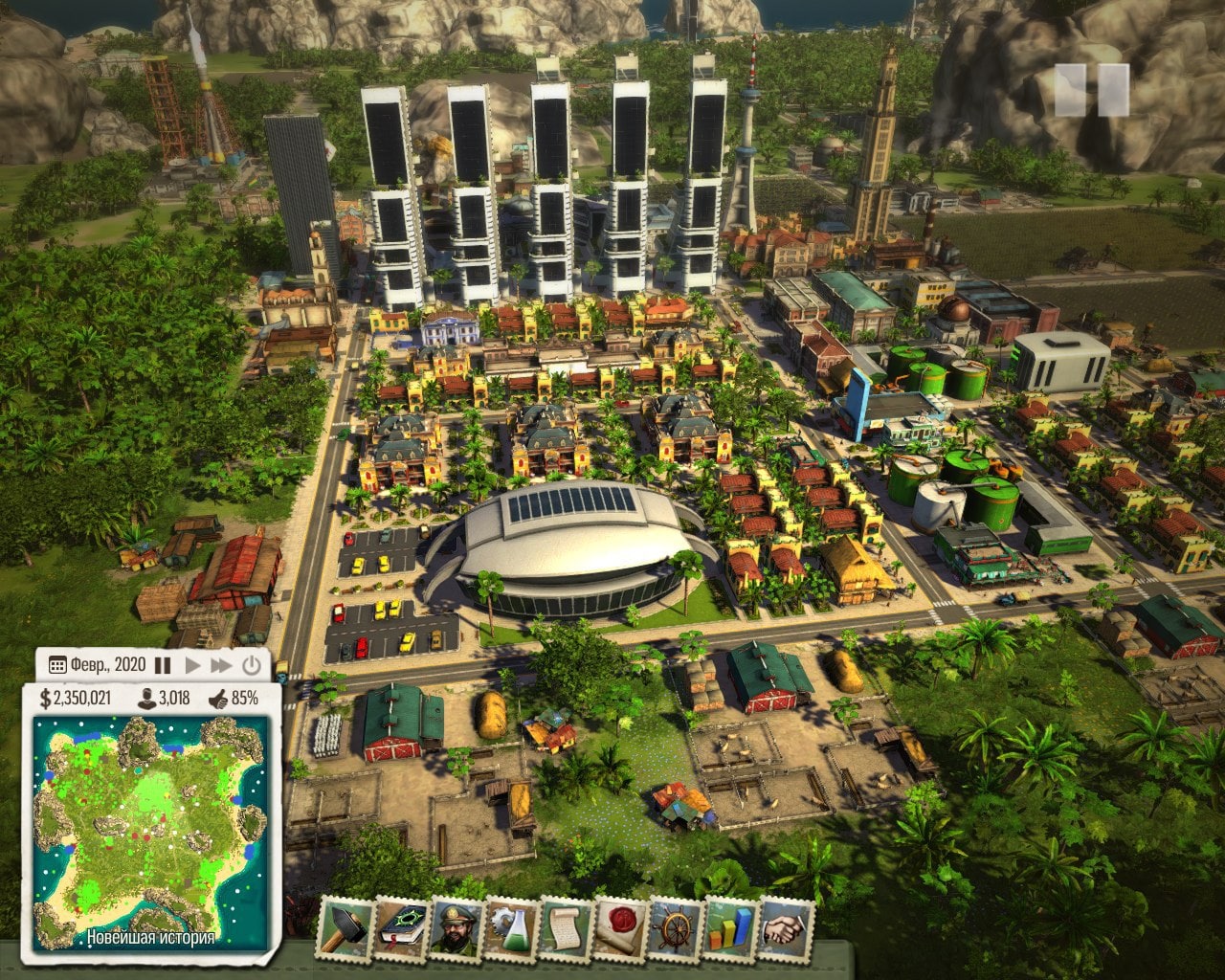Show population details via the citizen icon

tap(148, 698)
